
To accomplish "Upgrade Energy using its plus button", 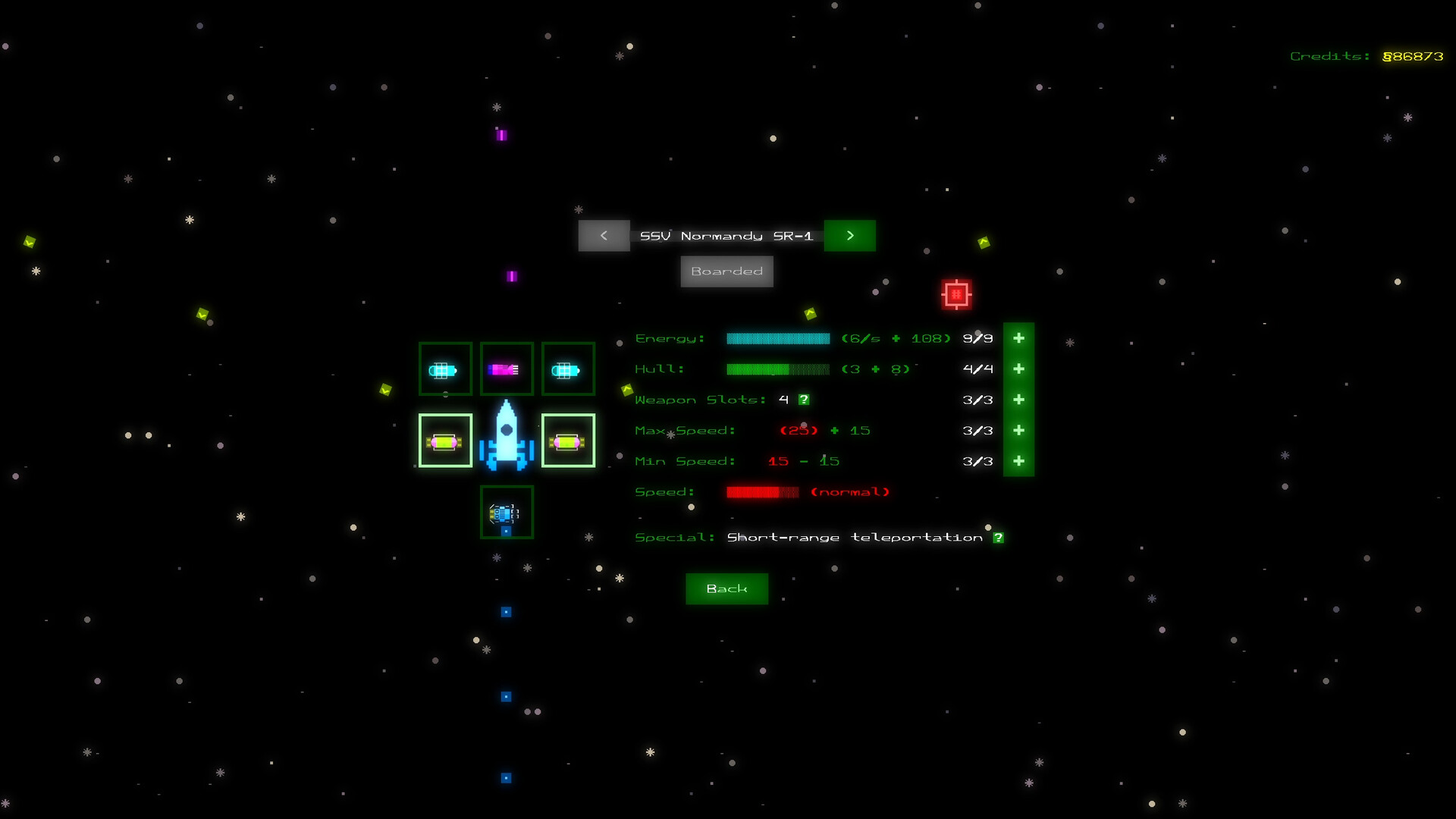I will (x=1019, y=338).
